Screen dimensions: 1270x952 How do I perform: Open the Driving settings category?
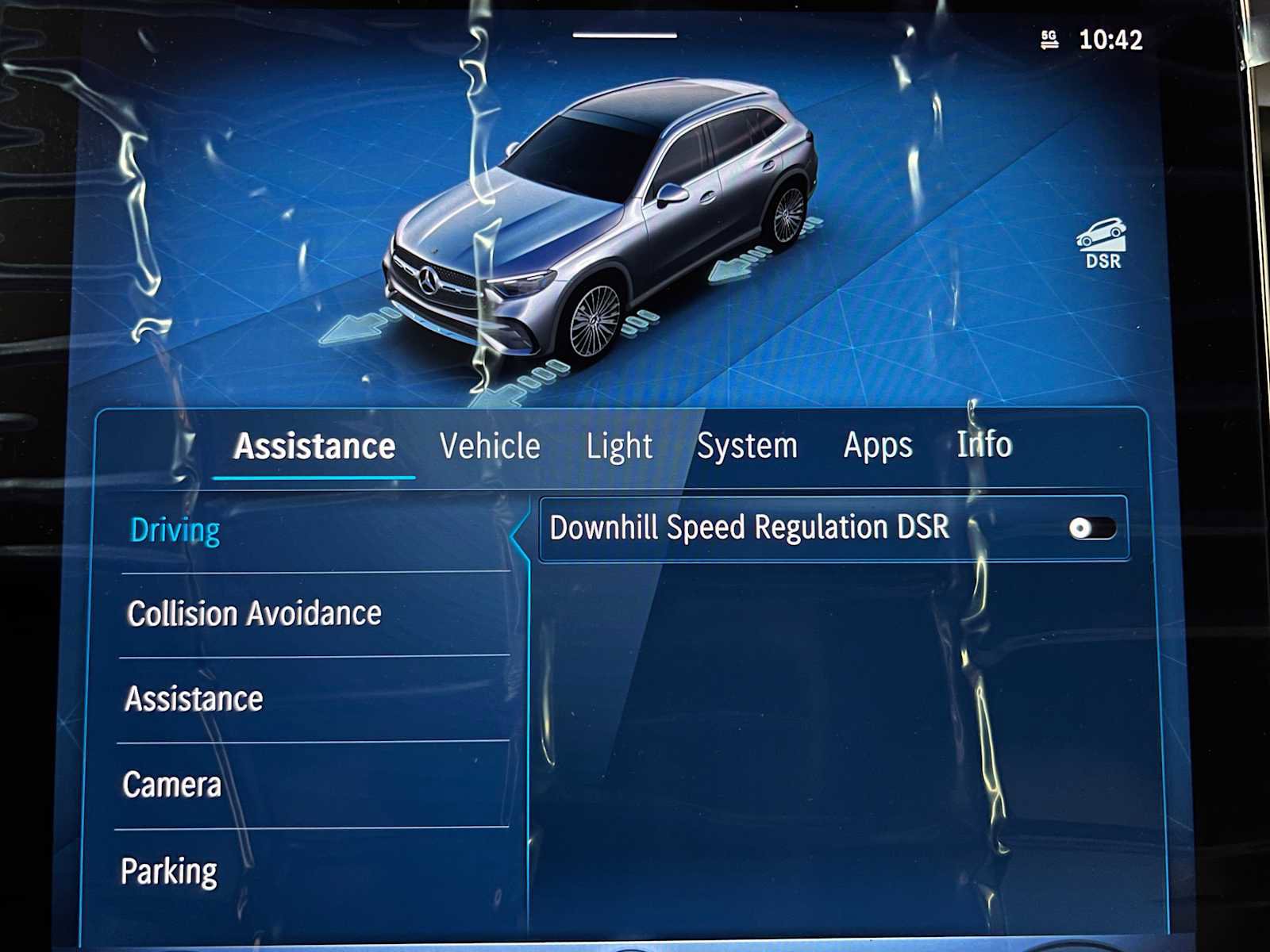point(175,528)
